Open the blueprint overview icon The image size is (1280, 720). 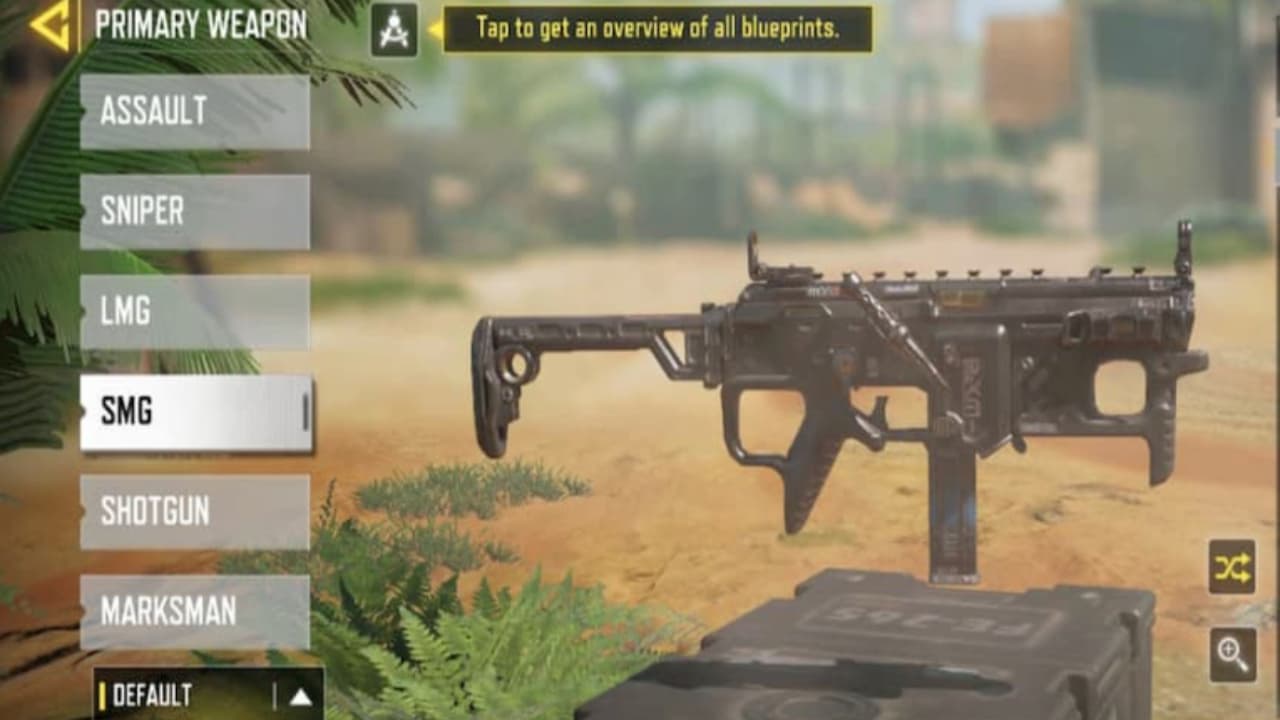[x=394, y=28]
